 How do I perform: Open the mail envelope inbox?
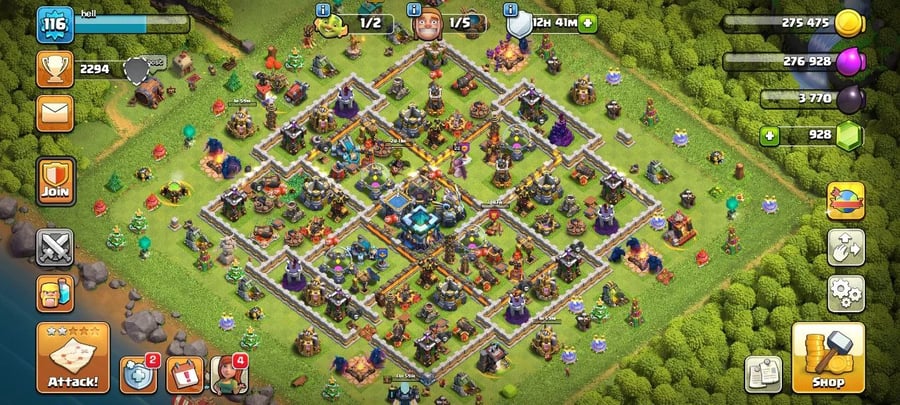(55, 112)
